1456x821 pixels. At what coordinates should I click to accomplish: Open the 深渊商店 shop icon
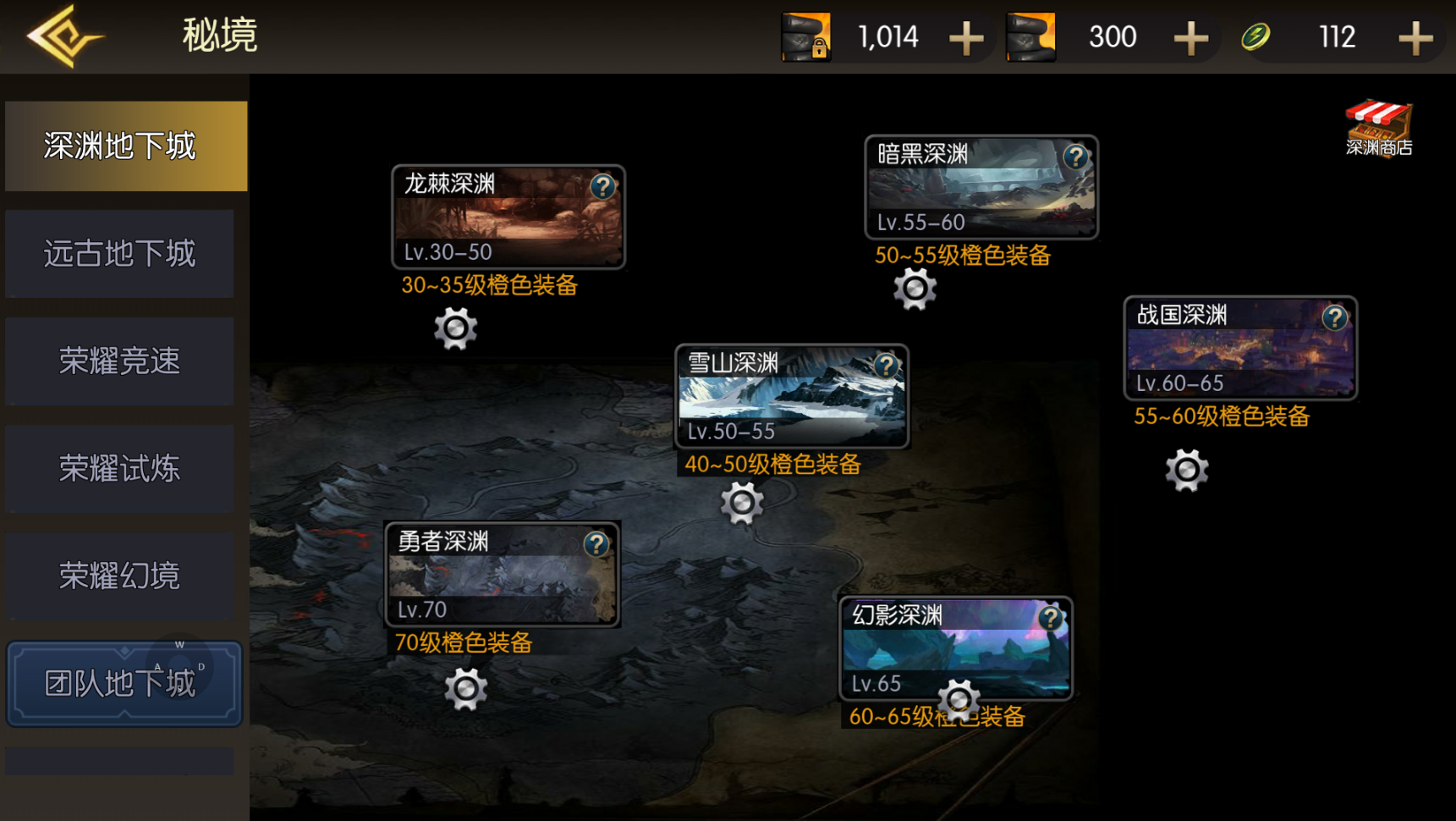(x=1378, y=129)
